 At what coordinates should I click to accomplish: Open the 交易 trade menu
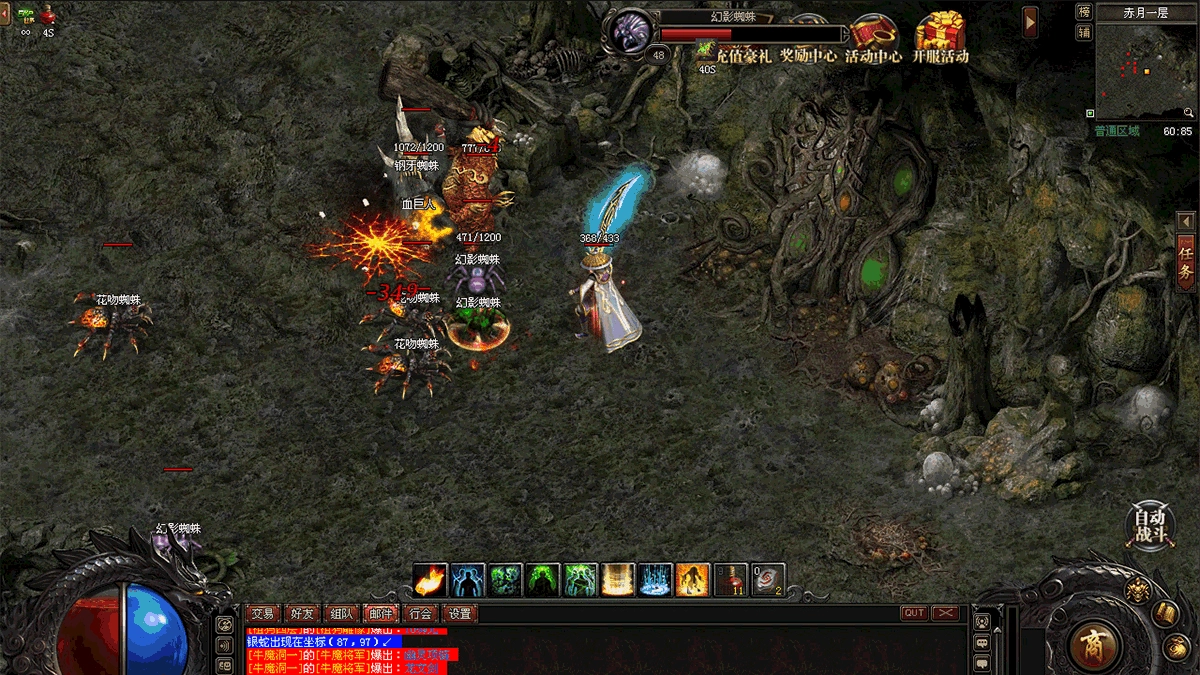point(263,613)
